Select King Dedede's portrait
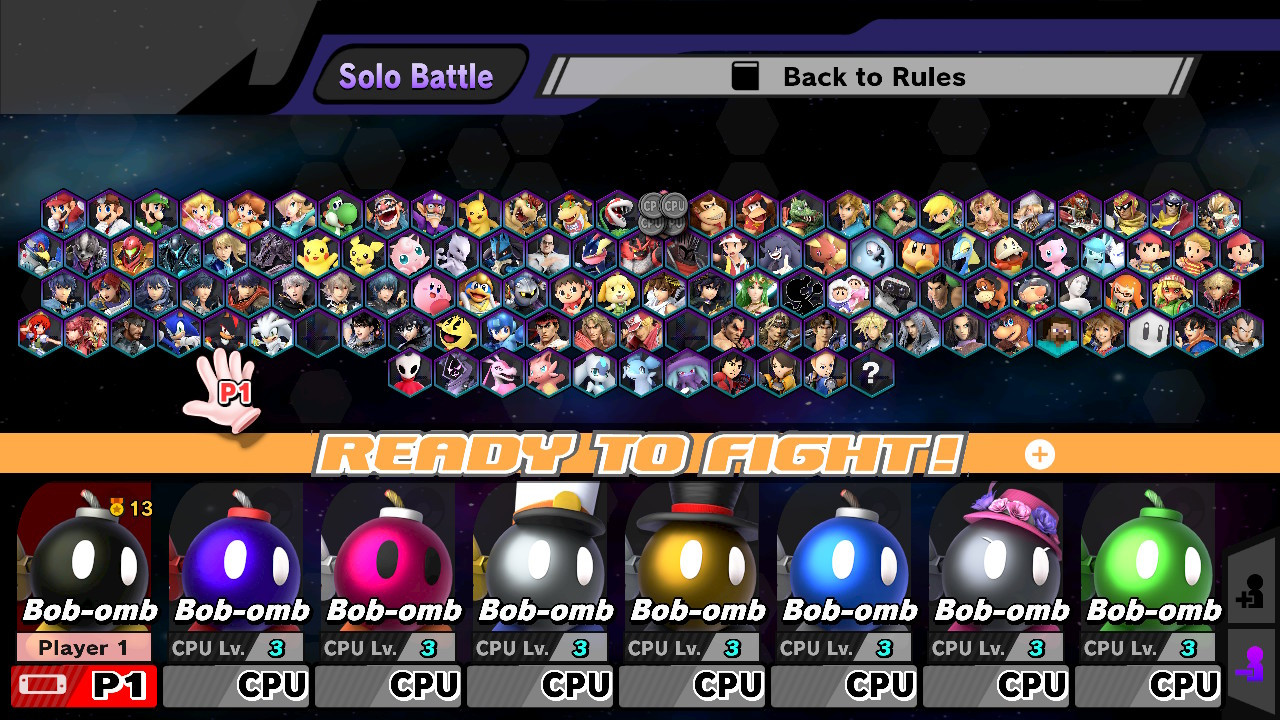Viewport: 1280px width, 720px height. pos(478,293)
